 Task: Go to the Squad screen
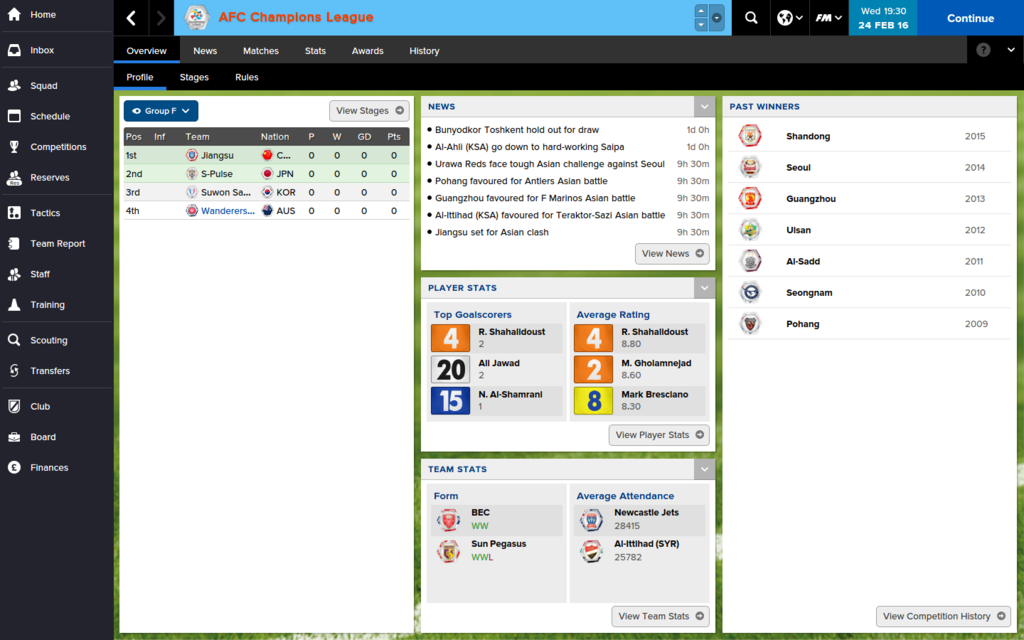click(x=43, y=86)
